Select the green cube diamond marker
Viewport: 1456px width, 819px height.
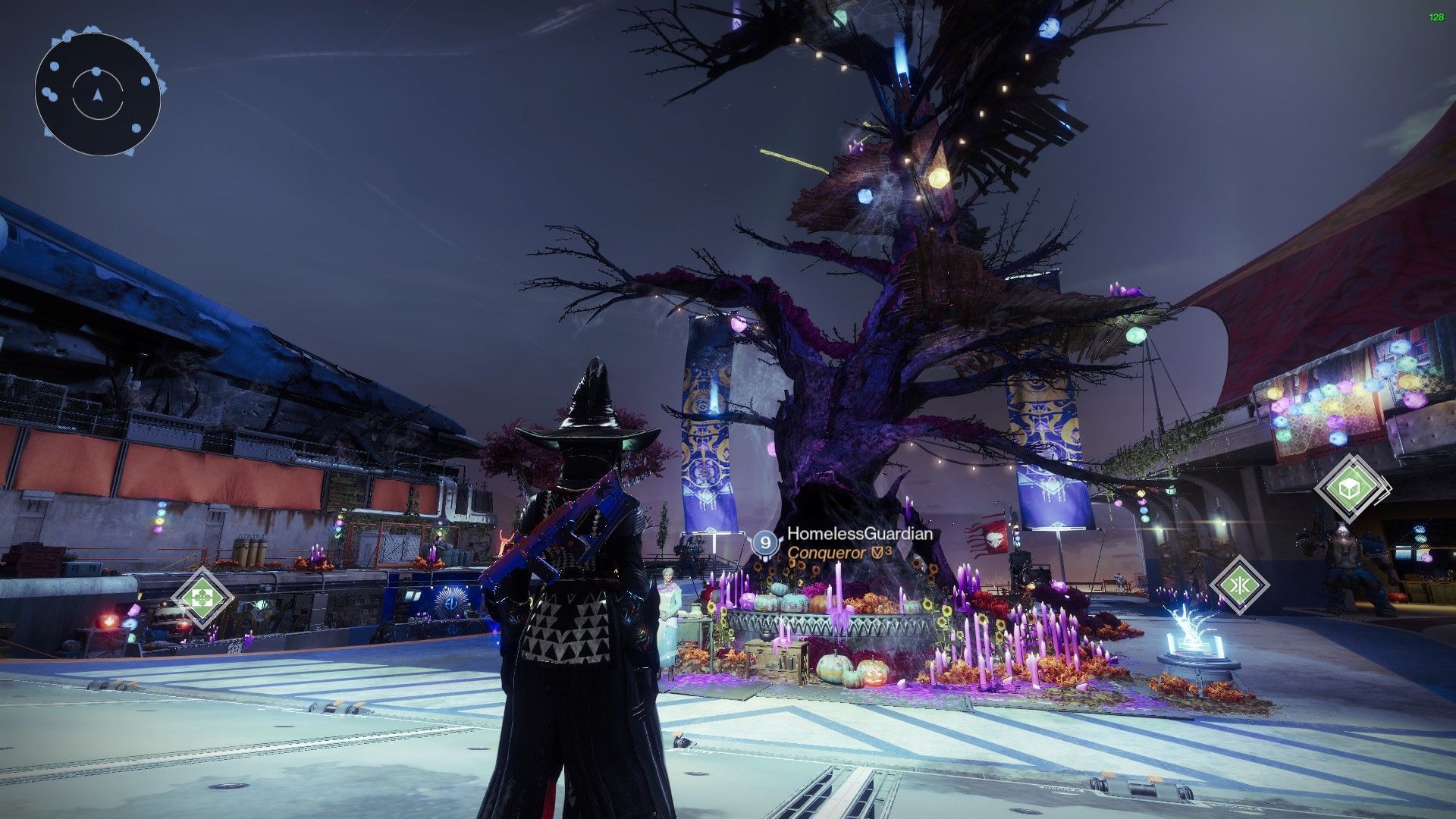pyautogui.click(x=1352, y=487)
